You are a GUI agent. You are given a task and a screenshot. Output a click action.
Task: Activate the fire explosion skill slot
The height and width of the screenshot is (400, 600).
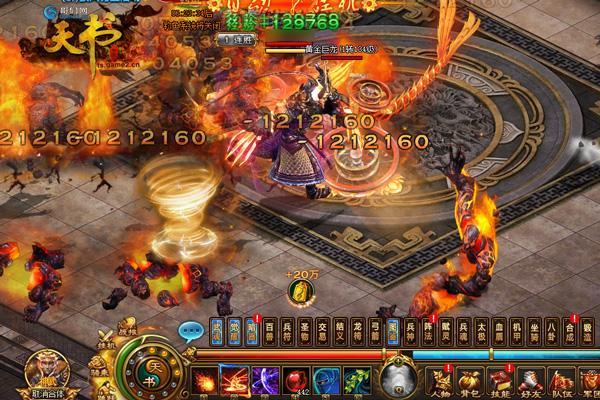pos(205,381)
